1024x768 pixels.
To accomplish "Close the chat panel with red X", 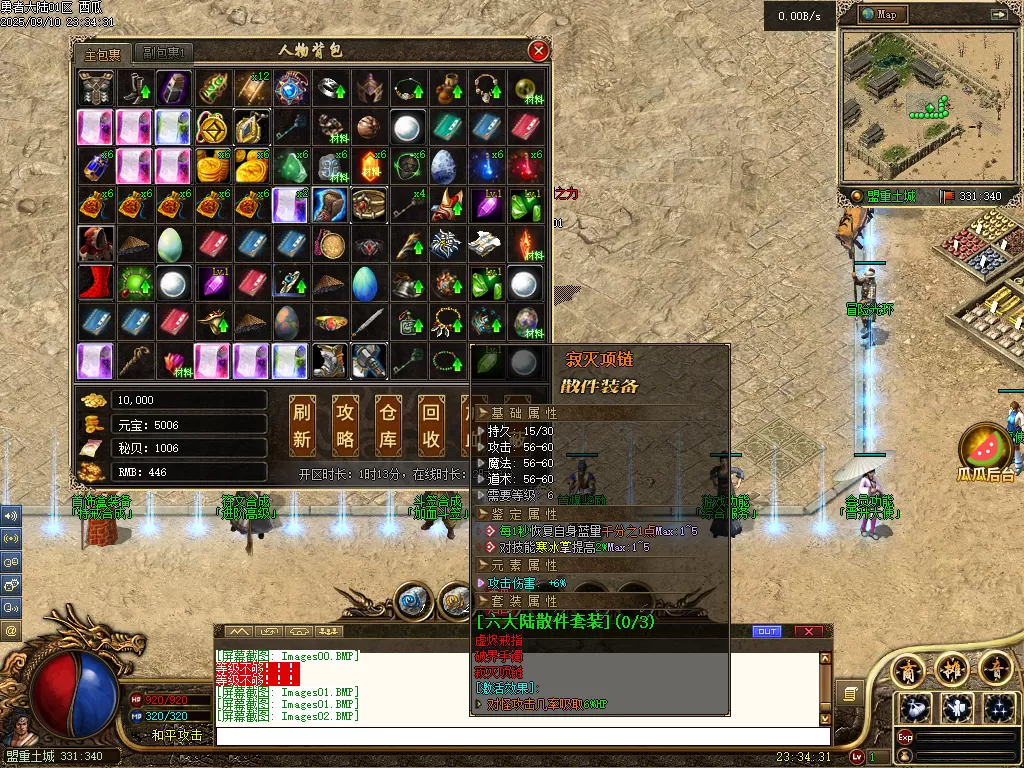I will (808, 632).
